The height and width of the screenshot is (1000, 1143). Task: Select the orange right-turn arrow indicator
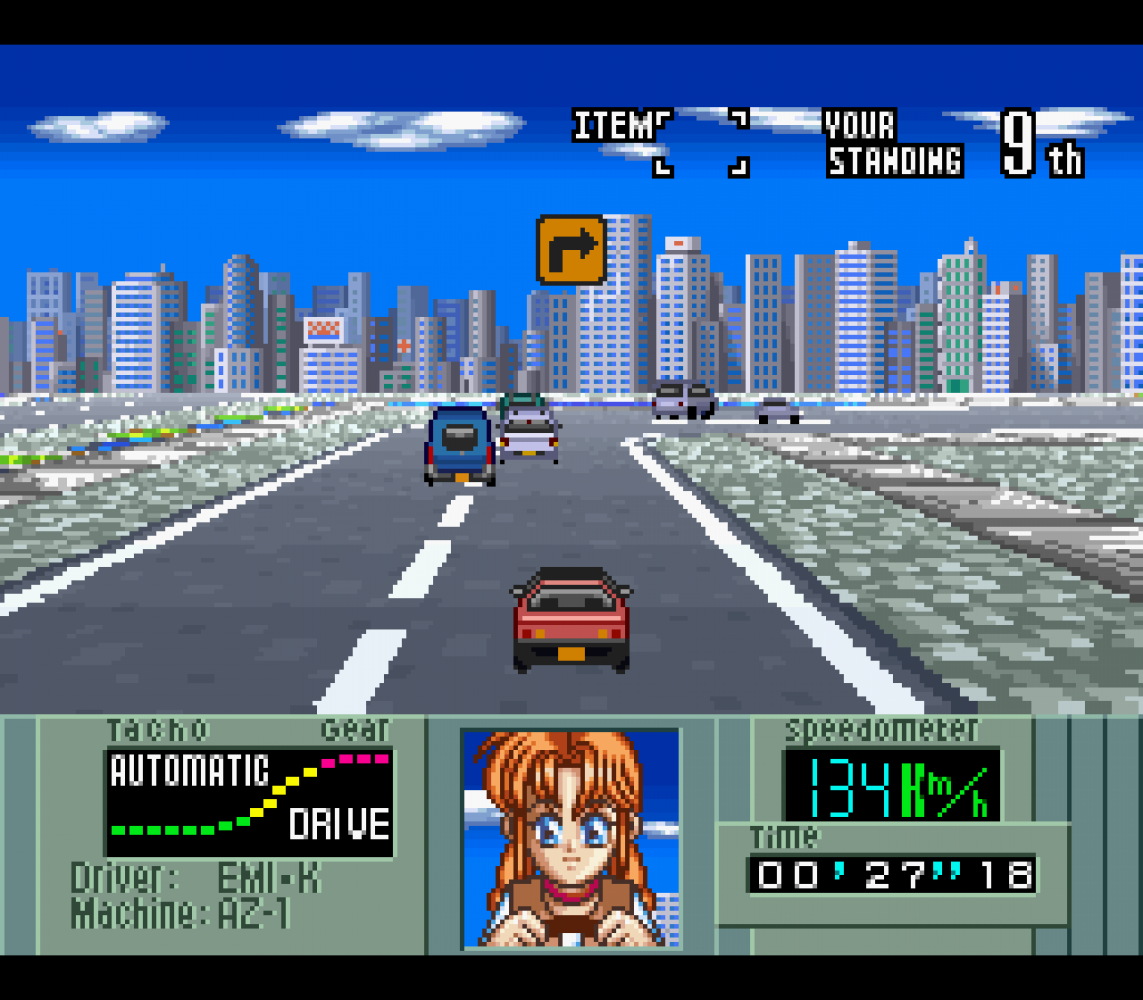point(572,249)
